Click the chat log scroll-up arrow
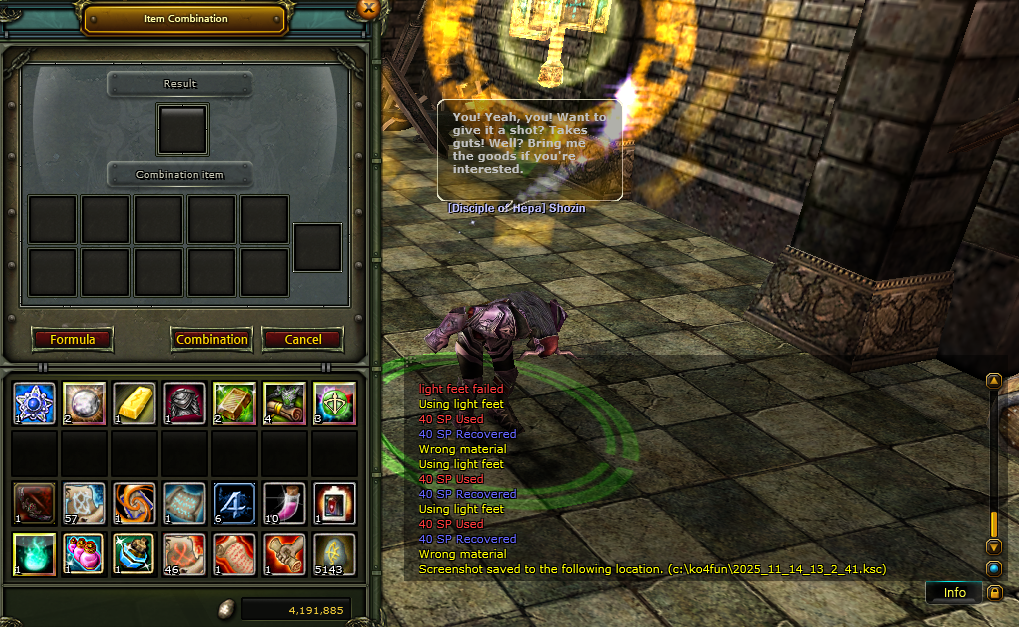 click(x=993, y=381)
